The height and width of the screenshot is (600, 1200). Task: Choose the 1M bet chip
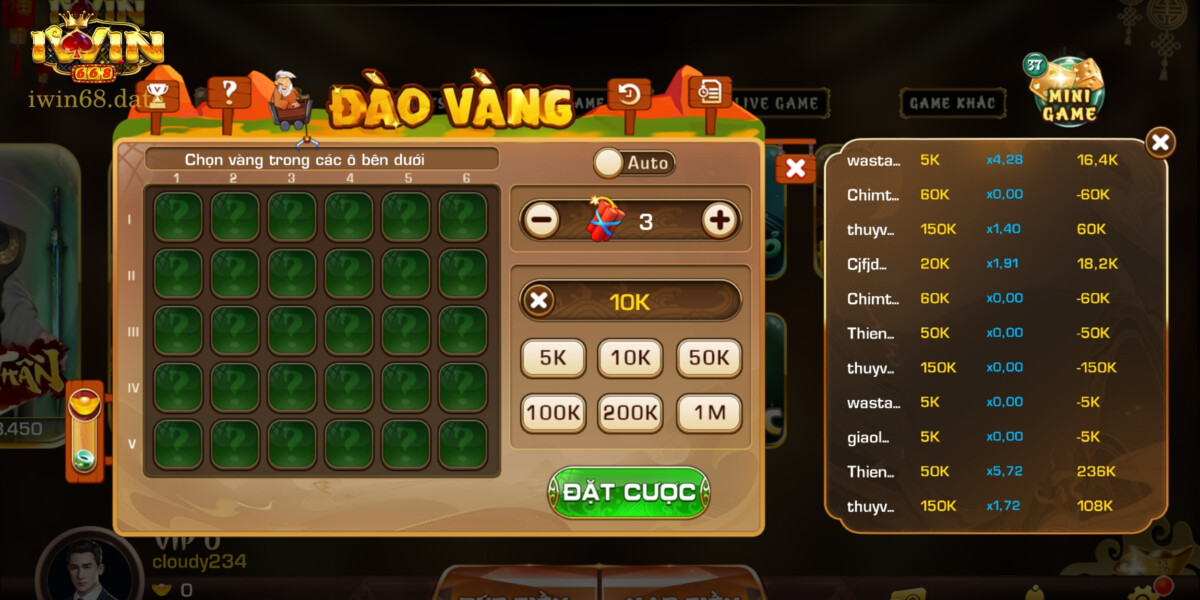tap(709, 412)
